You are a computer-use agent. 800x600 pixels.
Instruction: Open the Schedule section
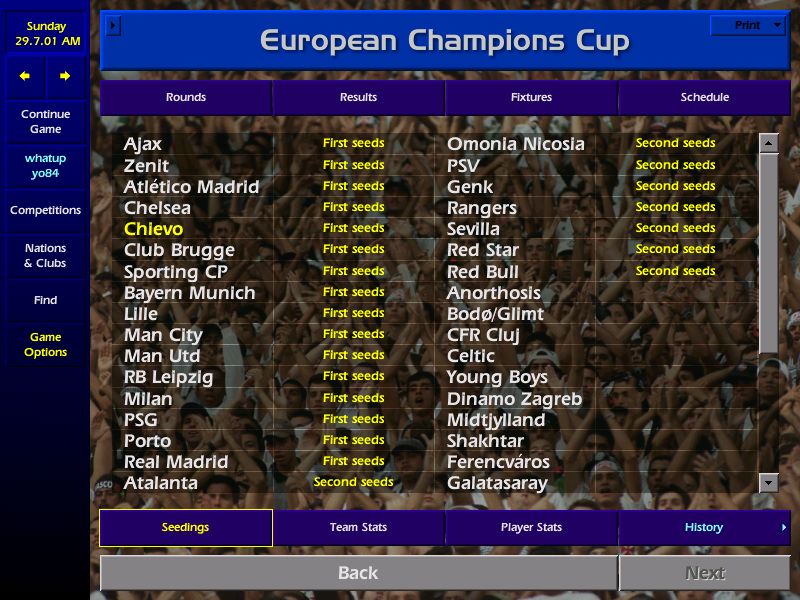704,97
